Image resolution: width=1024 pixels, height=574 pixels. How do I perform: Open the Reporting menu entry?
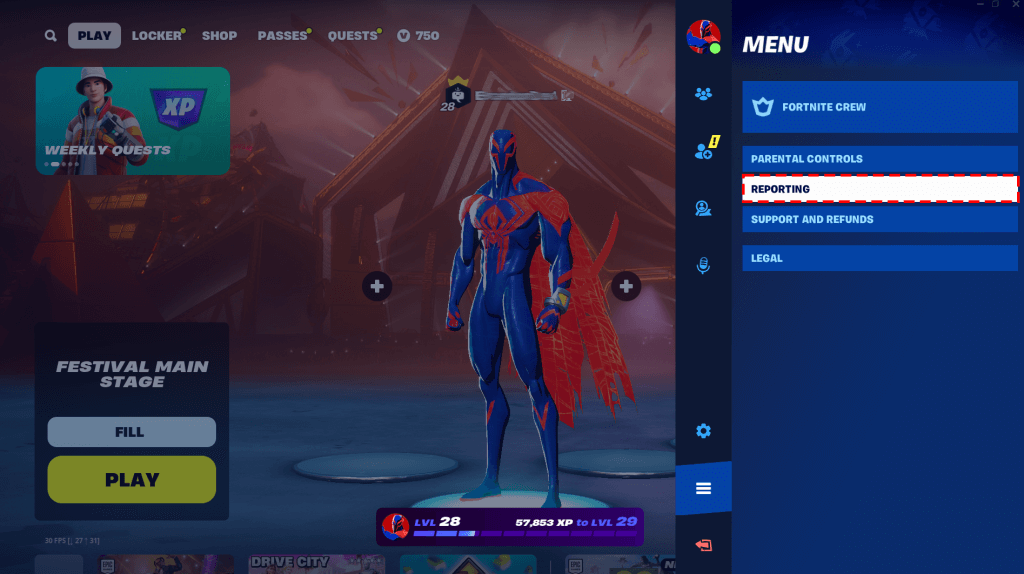(879, 189)
